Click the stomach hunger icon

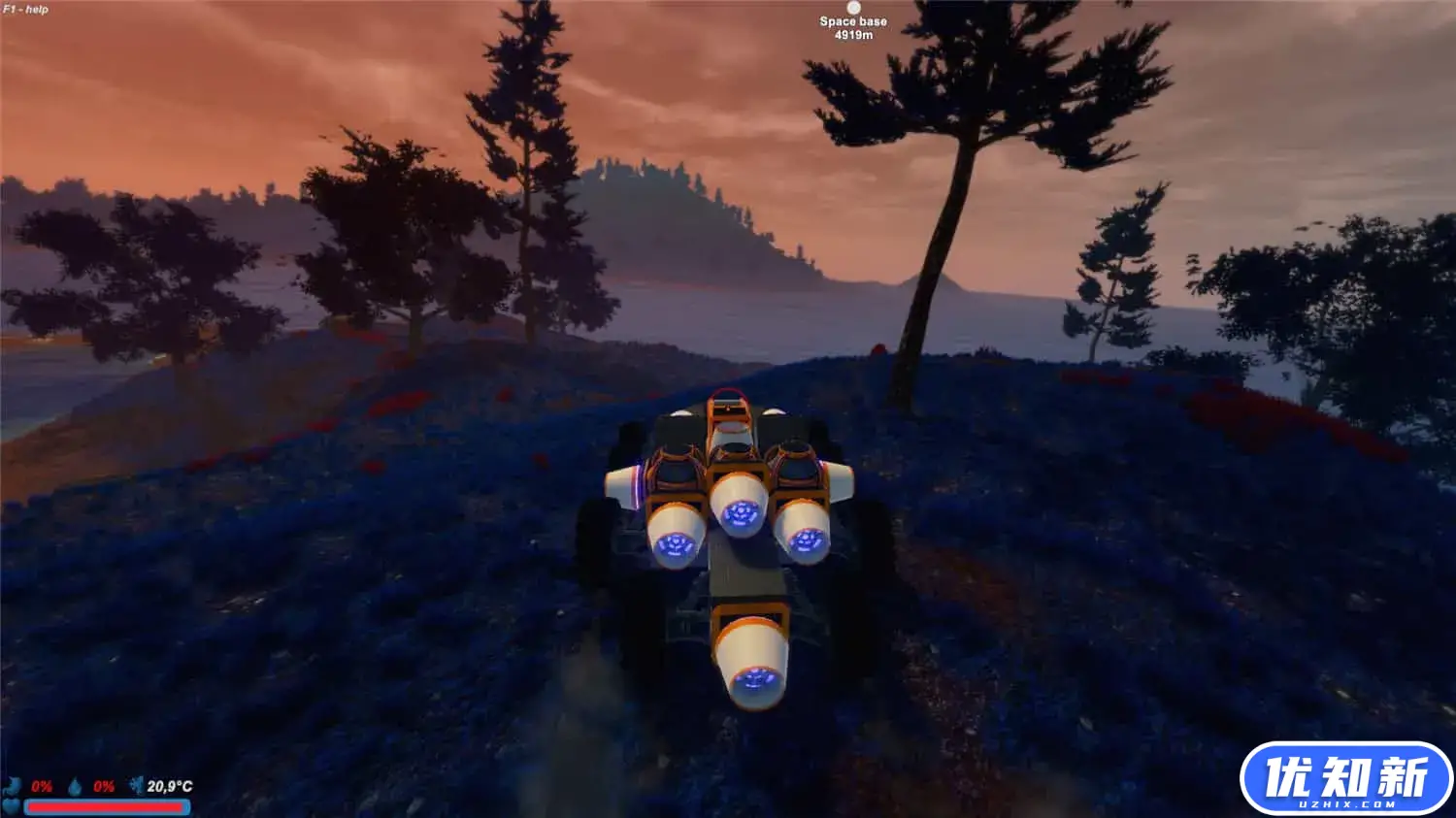point(14,786)
